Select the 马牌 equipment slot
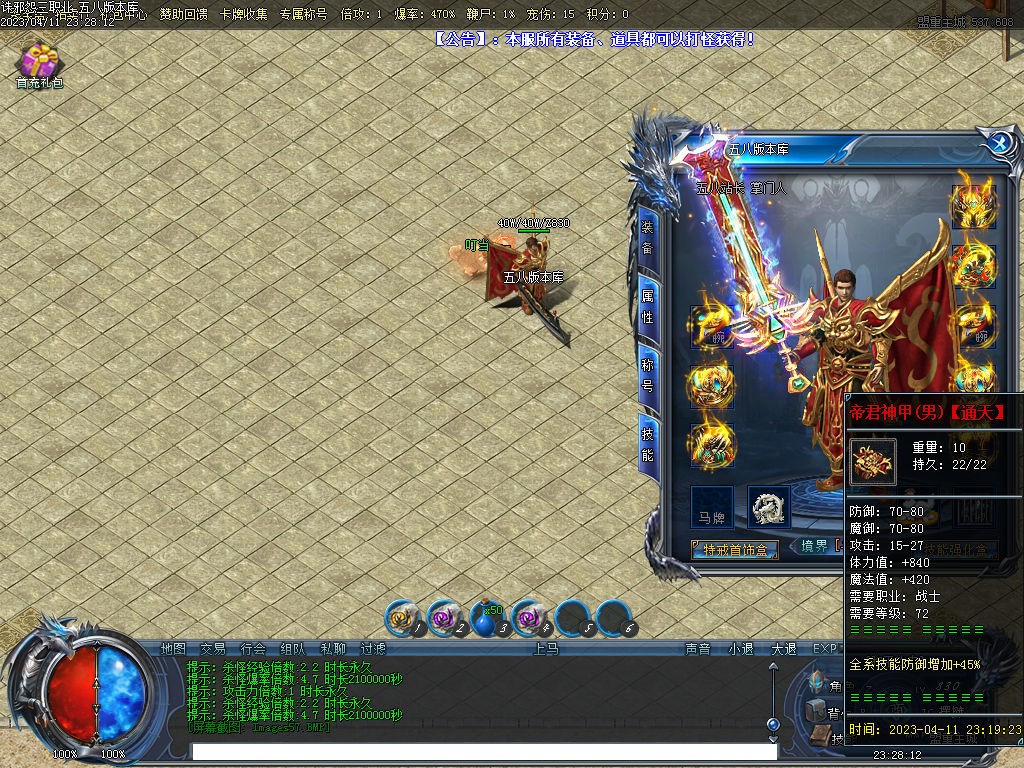 712,507
